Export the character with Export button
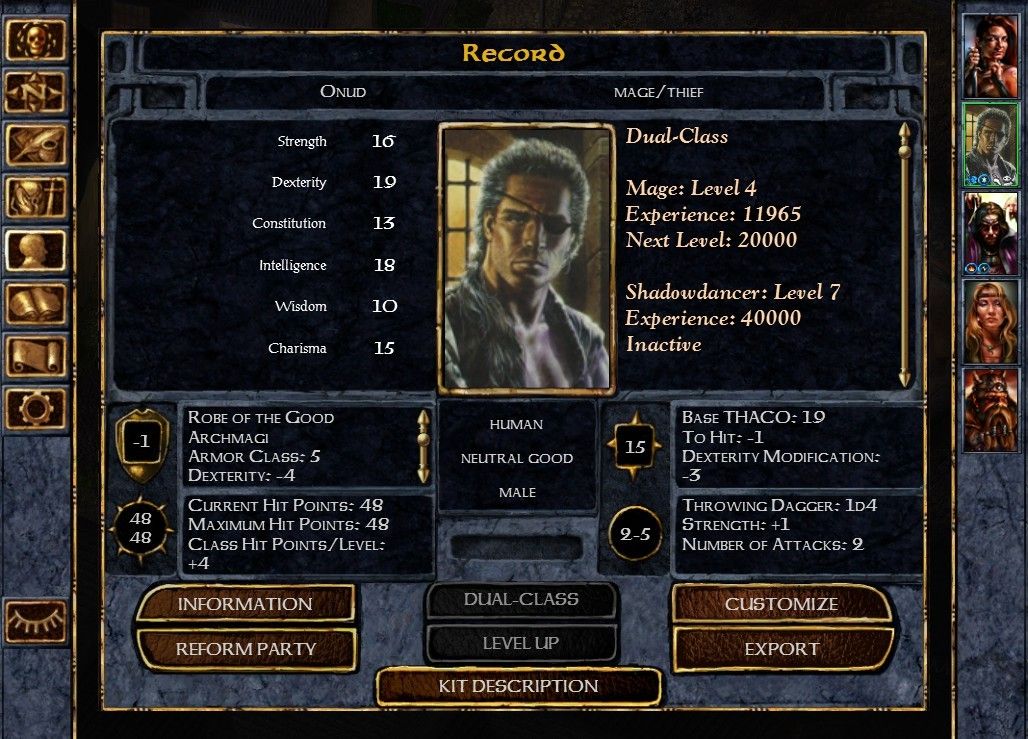The width and height of the screenshot is (1028, 739). coord(781,649)
